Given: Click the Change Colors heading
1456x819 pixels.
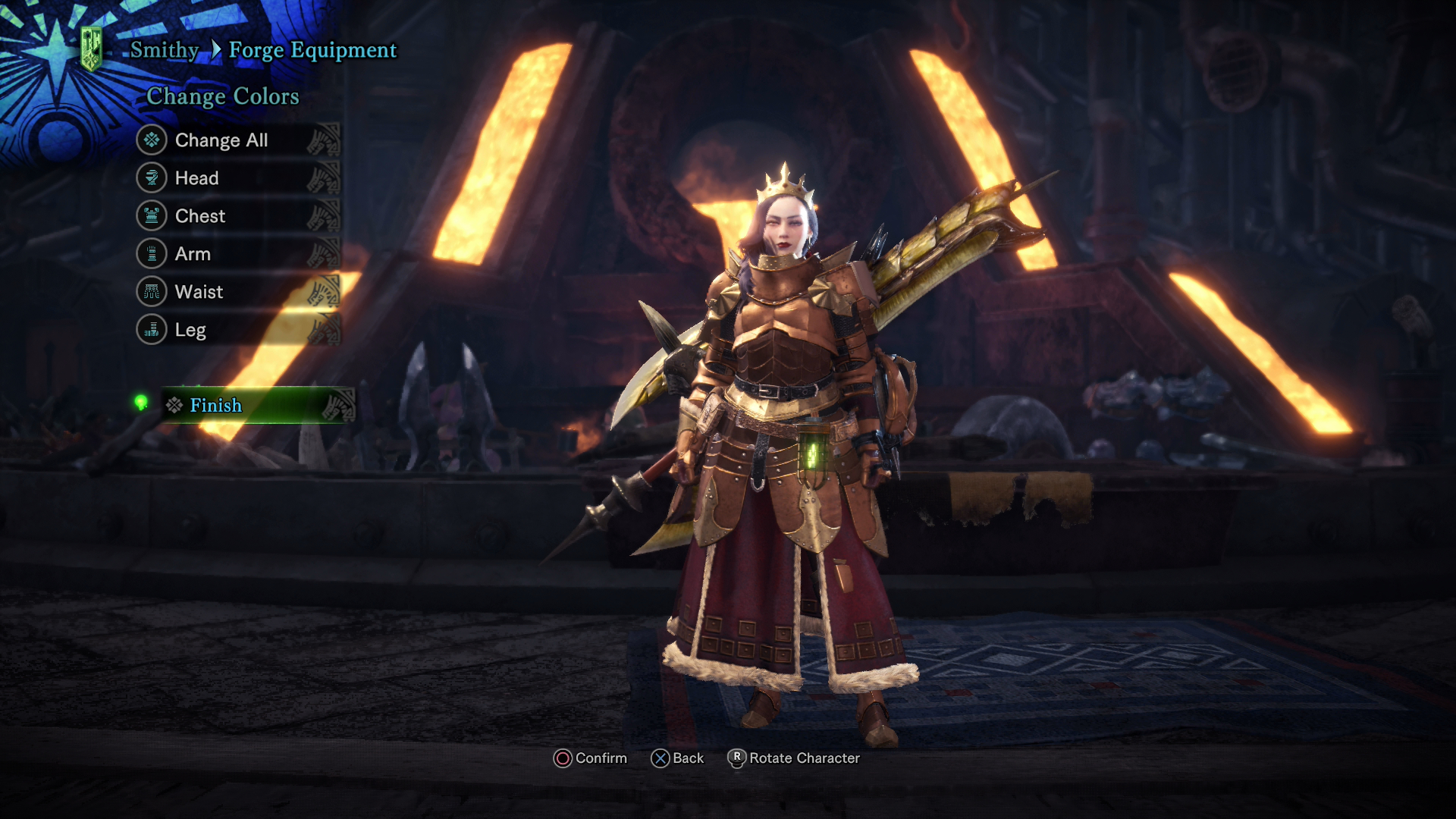Looking at the screenshot, I should tap(222, 96).
